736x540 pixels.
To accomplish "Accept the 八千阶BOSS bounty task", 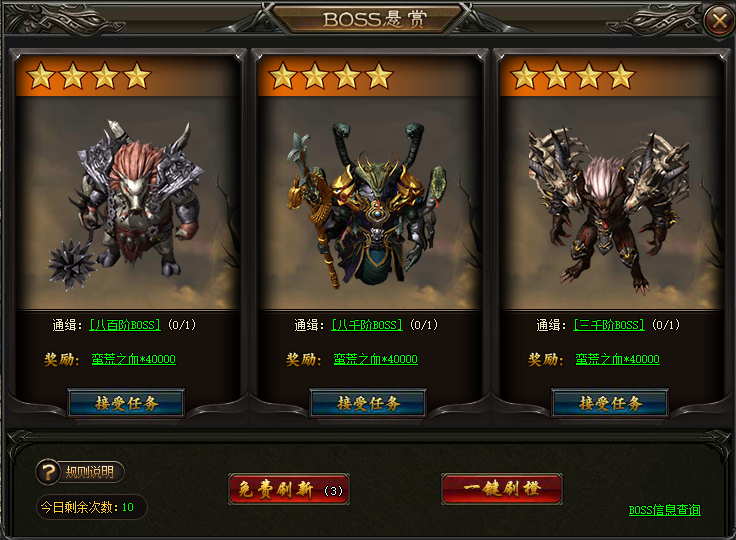I will pyautogui.click(x=368, y=403).
